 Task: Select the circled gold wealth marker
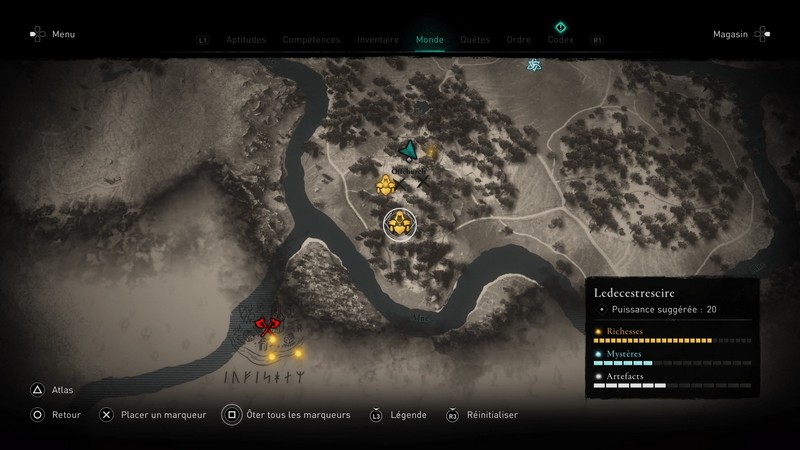(x=401, y=225)
